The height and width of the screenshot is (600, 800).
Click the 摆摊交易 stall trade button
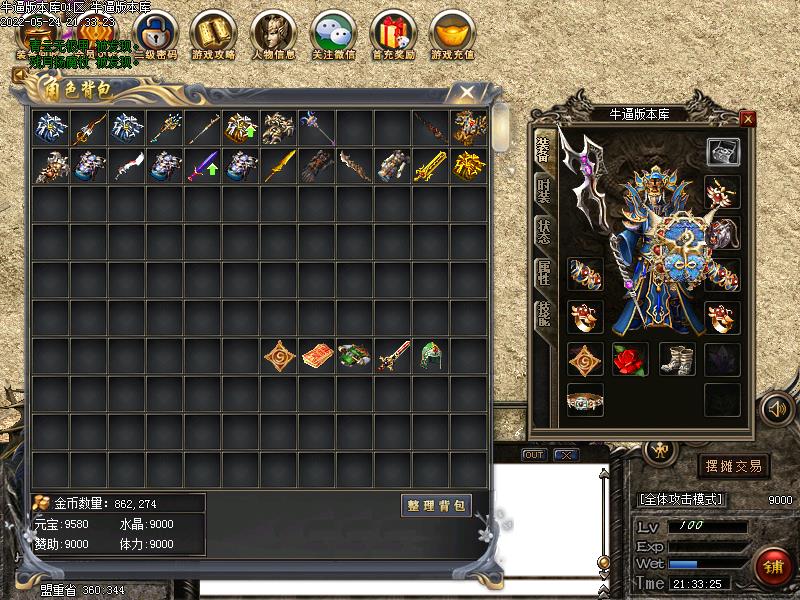[733, 466]
